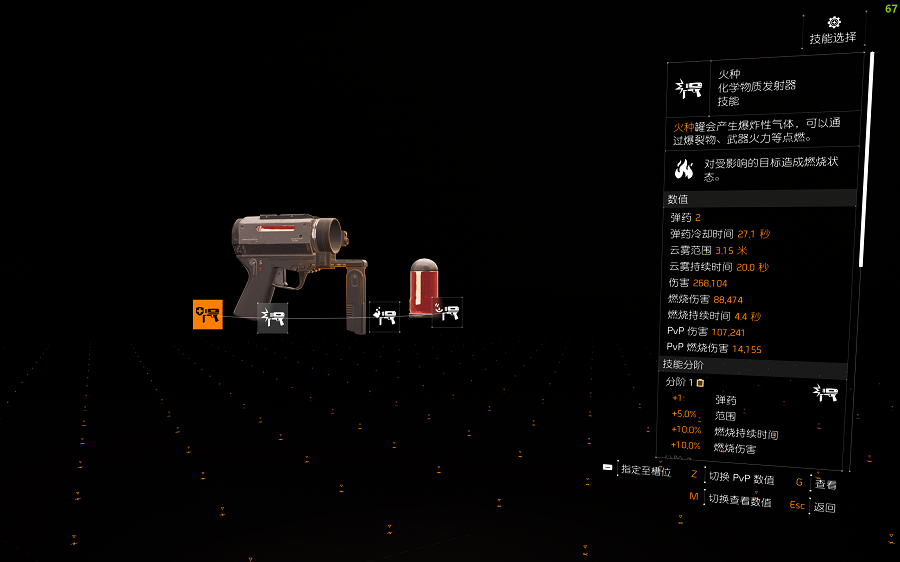
Task: Click the 指定至槽位 assign option
Action: pyautogui.click(x=645, y=470)
